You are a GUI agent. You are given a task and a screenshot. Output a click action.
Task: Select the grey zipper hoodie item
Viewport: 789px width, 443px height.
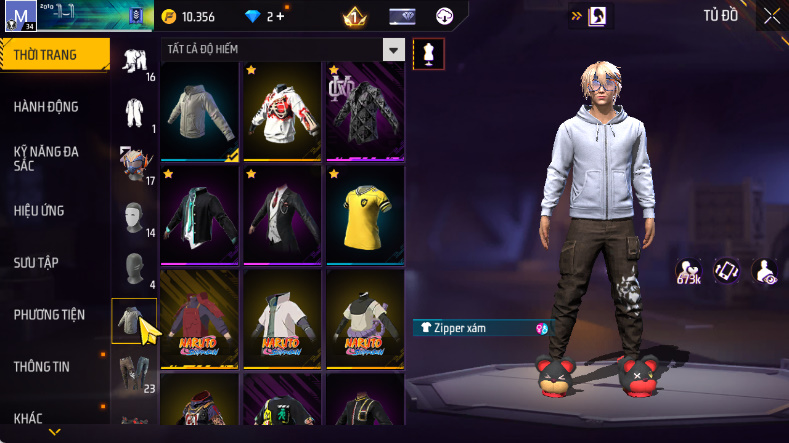pyautogui.click(x=199, y=111)
